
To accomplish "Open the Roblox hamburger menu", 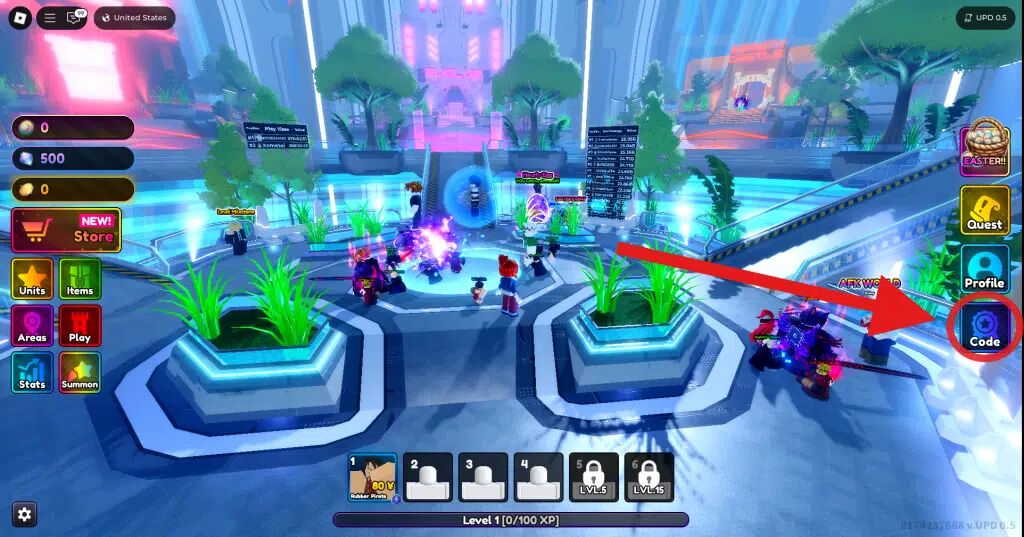I will [50, 18].
